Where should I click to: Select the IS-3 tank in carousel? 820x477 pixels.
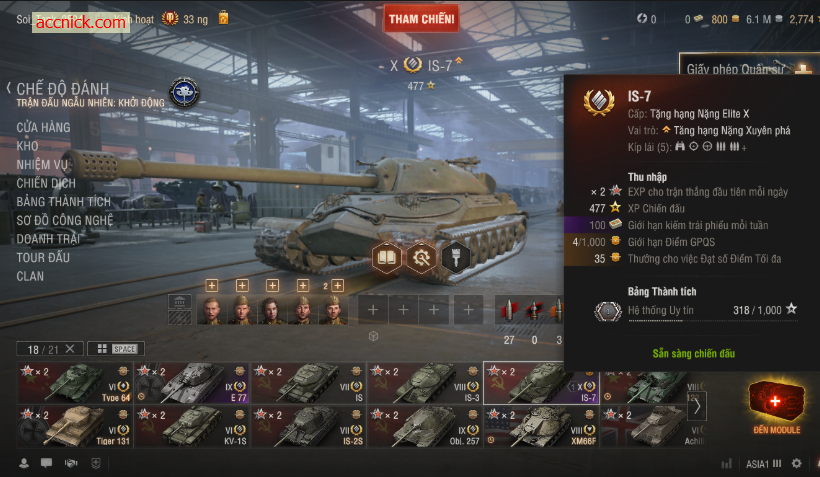(424, 383)
